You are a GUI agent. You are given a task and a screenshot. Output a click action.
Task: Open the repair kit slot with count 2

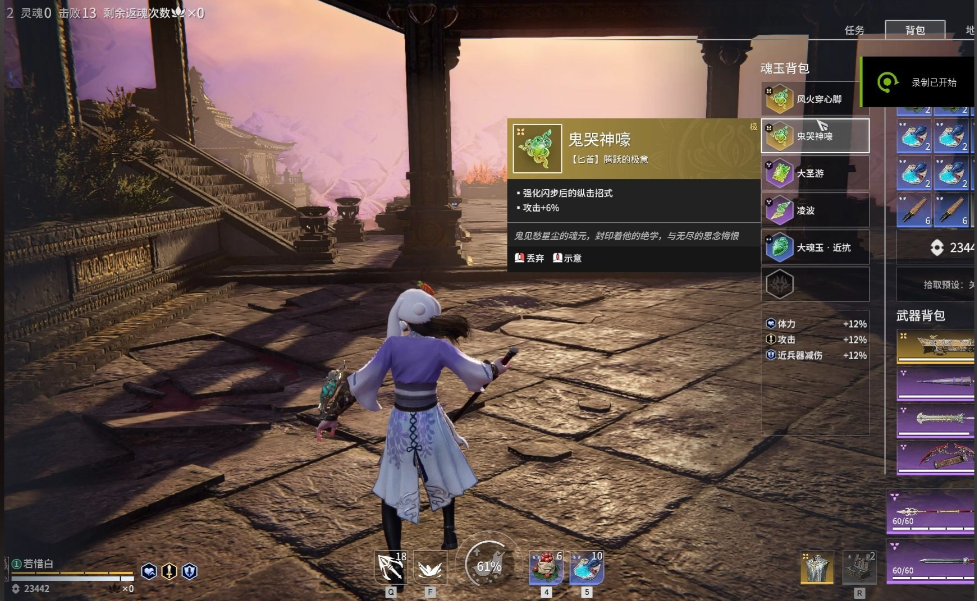(859, 567)
